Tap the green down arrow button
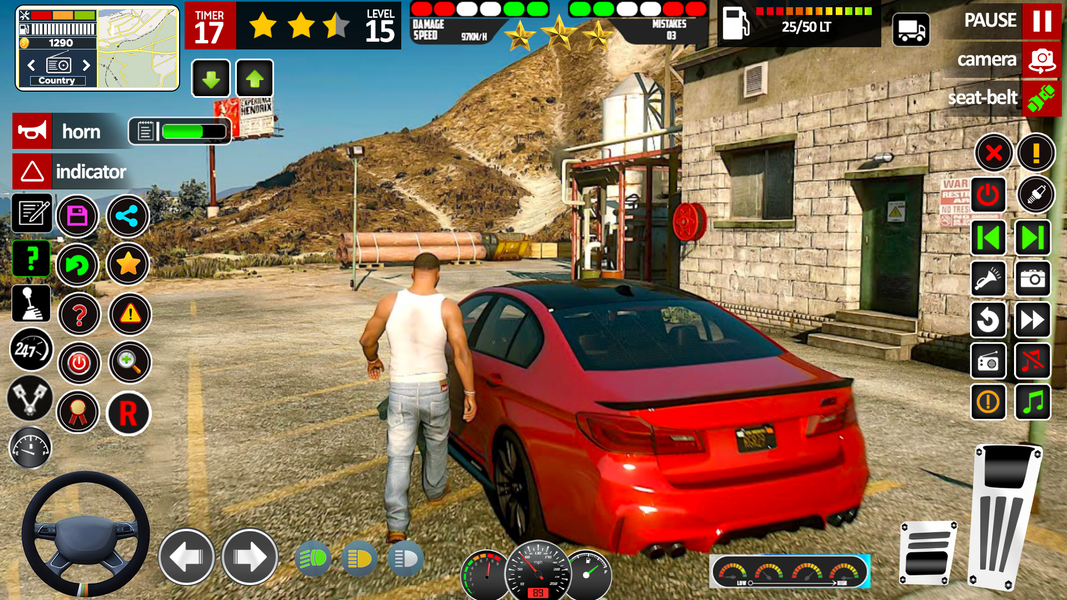Screen dimensions: 1067x600 (x=211, y=78)
